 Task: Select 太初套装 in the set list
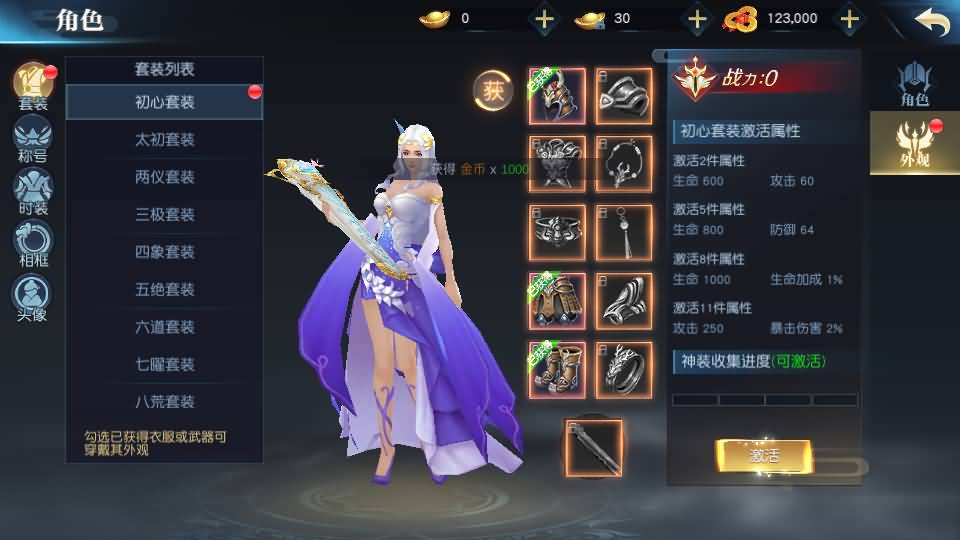(165, 140)
